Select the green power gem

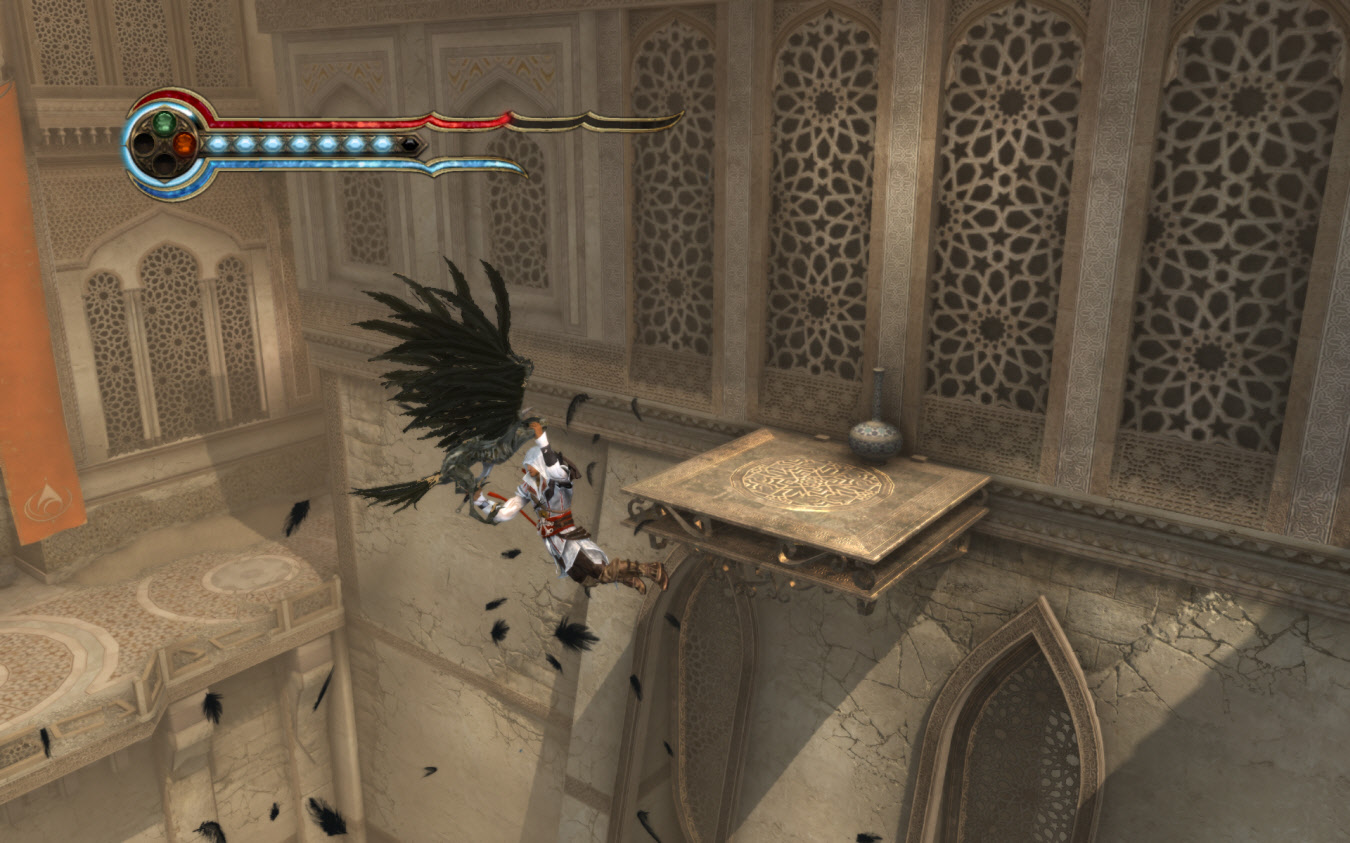pos(164,123)
